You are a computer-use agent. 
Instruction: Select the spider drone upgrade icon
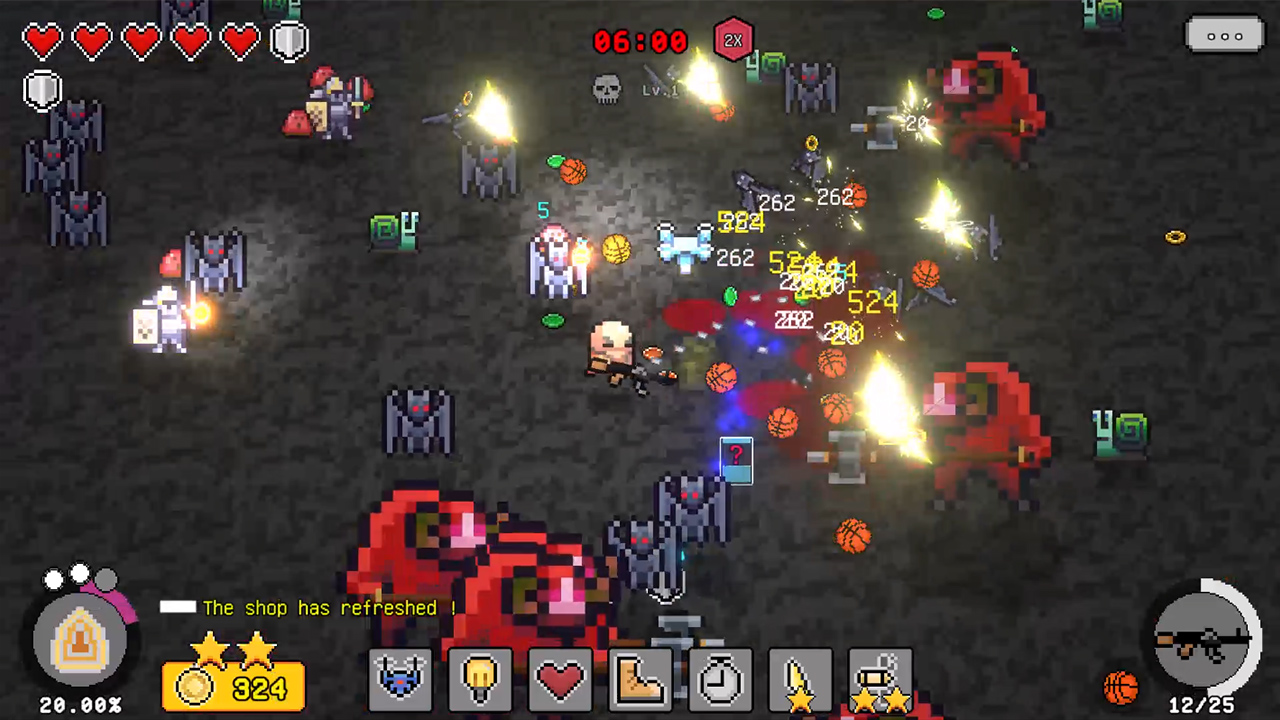pyautogui.click(x=400, y=680)
